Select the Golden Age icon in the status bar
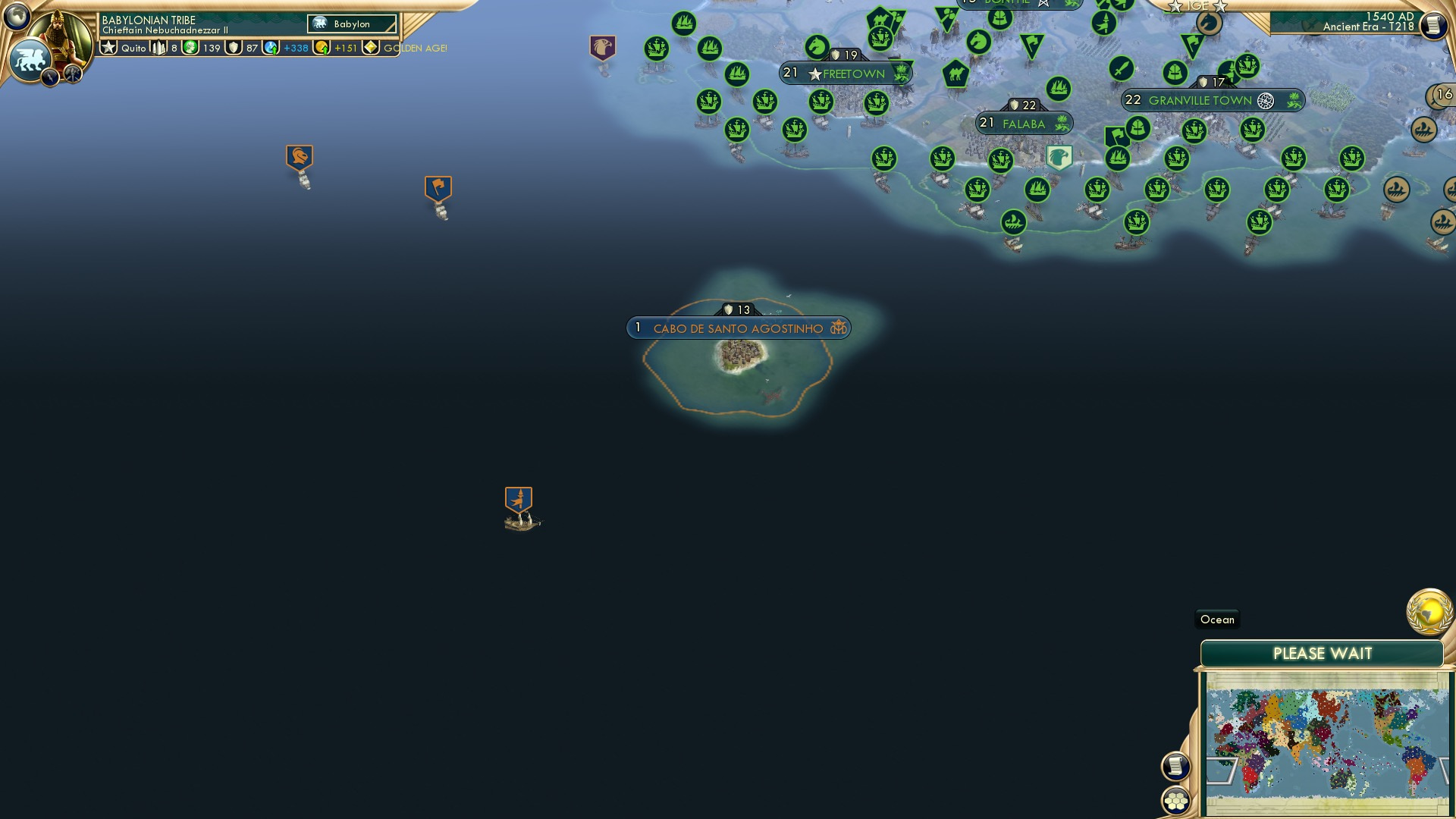This screenshot has width=1456, height=819. tap(370, 48)
